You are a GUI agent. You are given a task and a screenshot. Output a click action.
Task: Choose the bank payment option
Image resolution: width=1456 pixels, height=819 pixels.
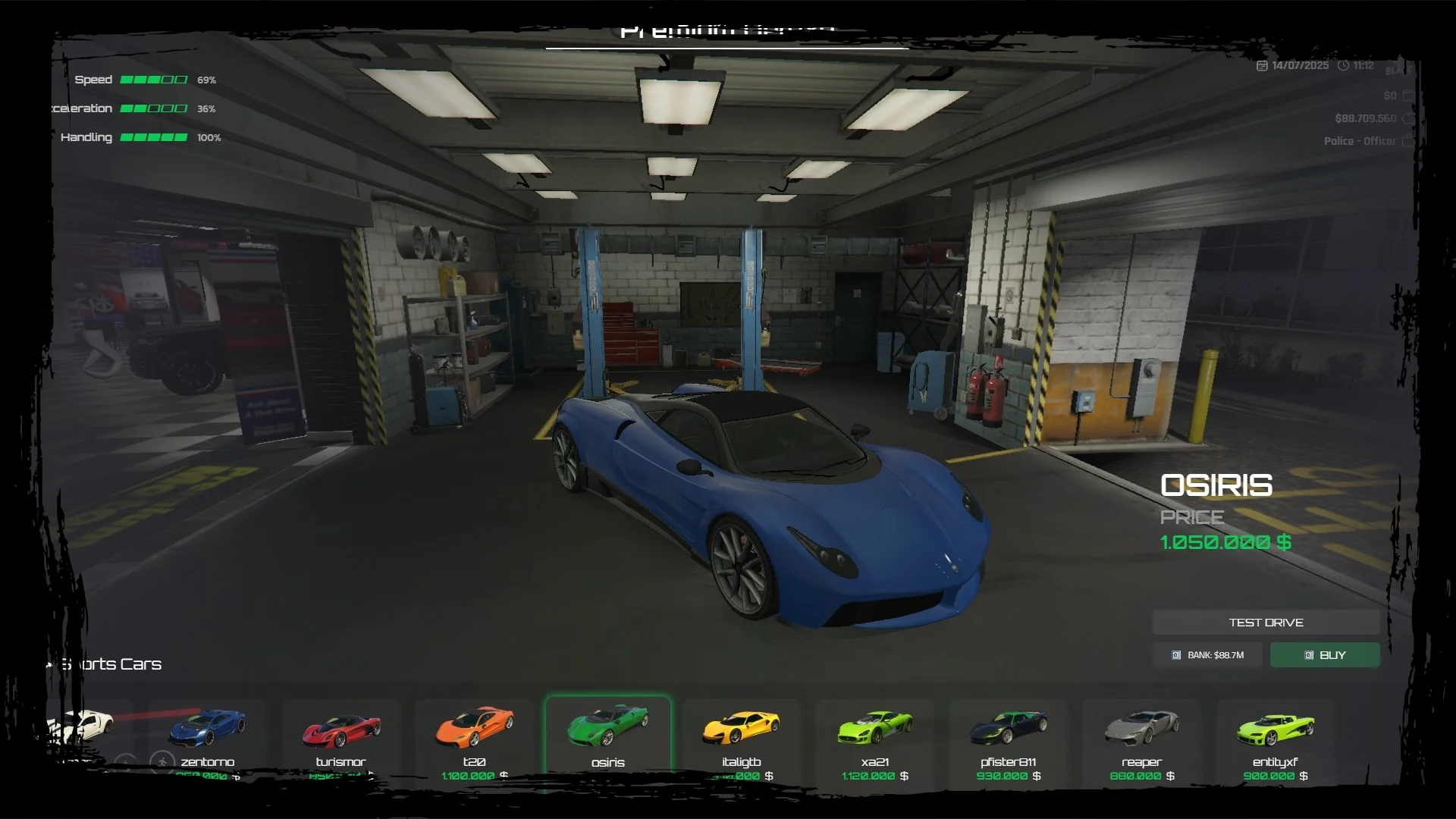pyautogui.click(x=1208, y=655)
